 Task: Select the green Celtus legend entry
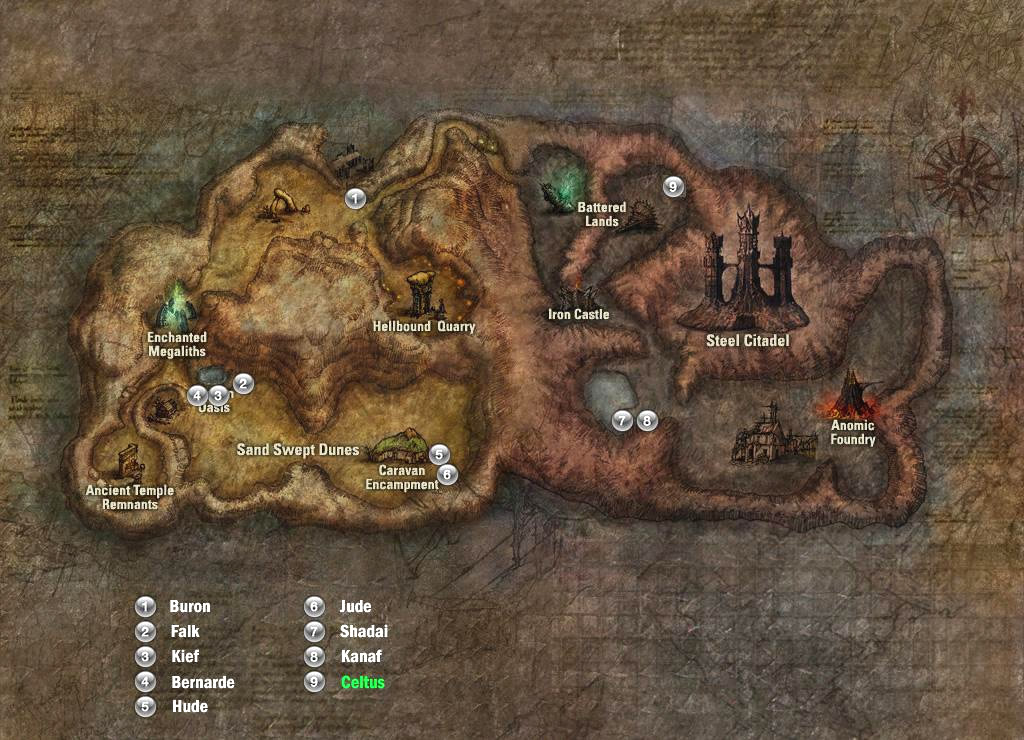click(x=362, y=682)
